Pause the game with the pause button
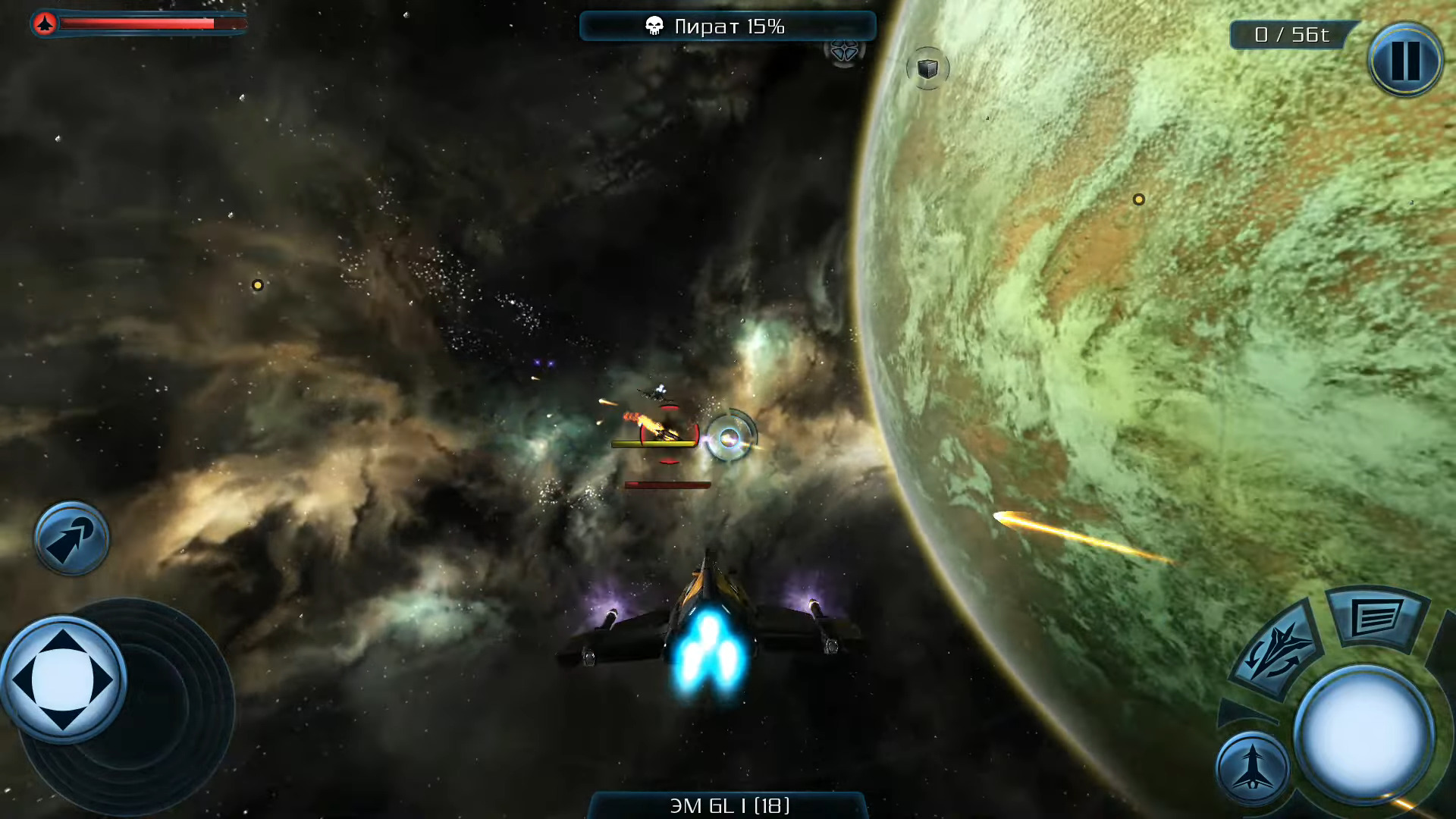The image size is (1456, 819). pos(1405,60)
